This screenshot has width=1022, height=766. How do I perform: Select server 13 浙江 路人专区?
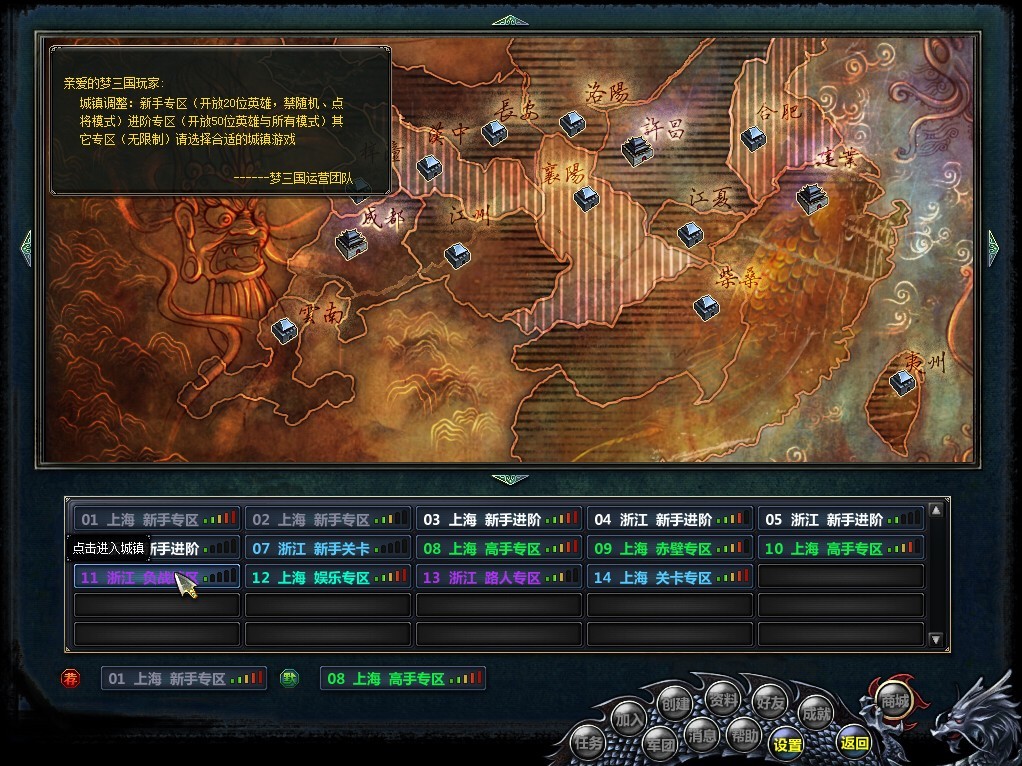500,577
